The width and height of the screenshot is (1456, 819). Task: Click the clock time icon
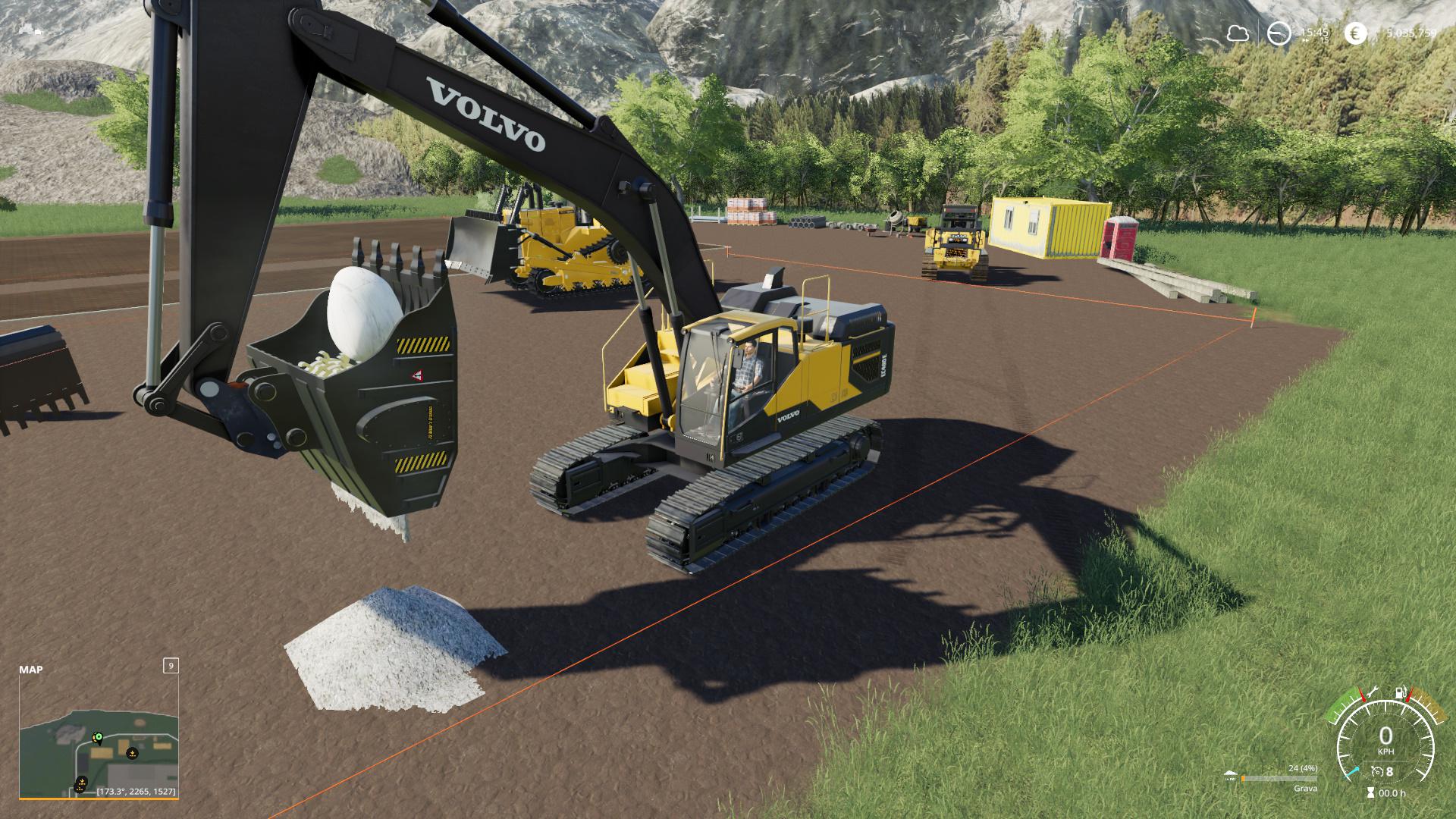click(x=1279, y=33)
